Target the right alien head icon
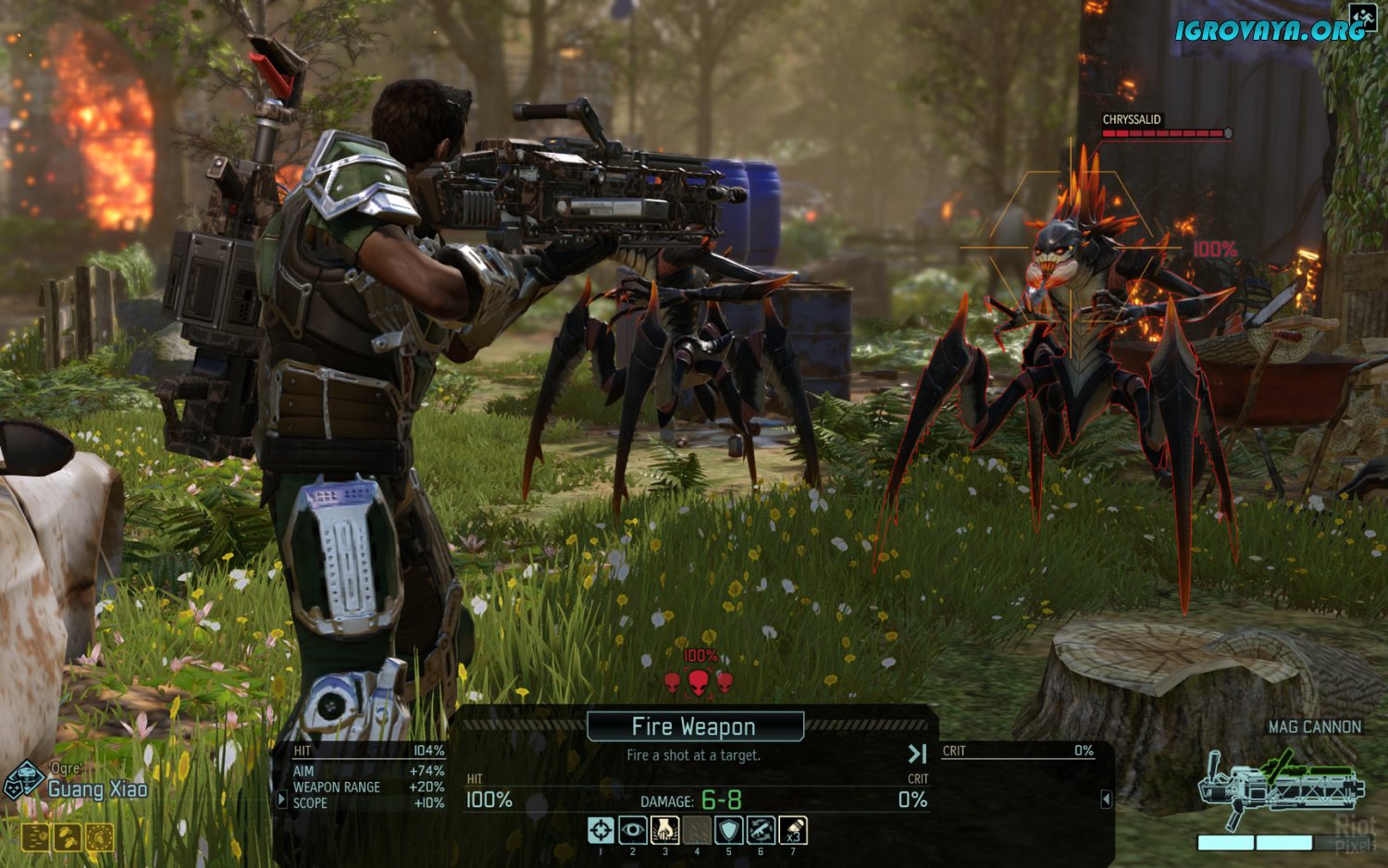Viewport: 1388px width, 868px height. (x=725, y=683)
